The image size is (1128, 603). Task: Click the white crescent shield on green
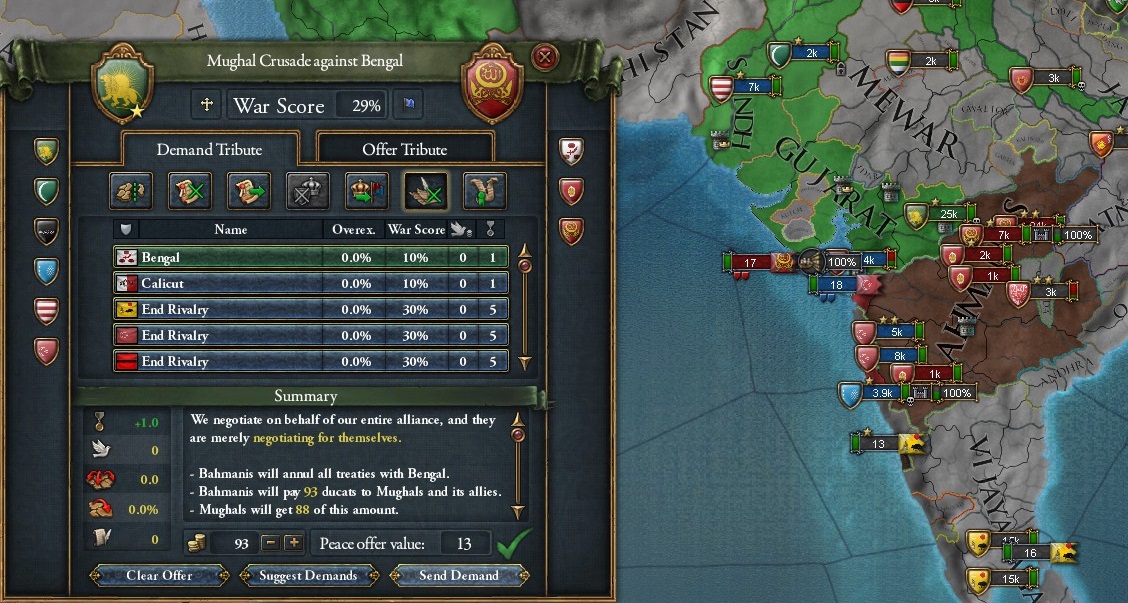click(46, 190)
